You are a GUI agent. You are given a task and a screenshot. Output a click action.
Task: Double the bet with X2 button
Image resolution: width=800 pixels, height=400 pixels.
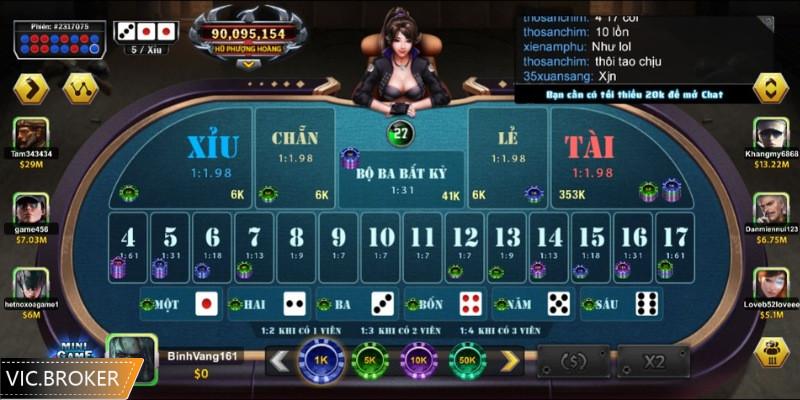tap(654, 361)
